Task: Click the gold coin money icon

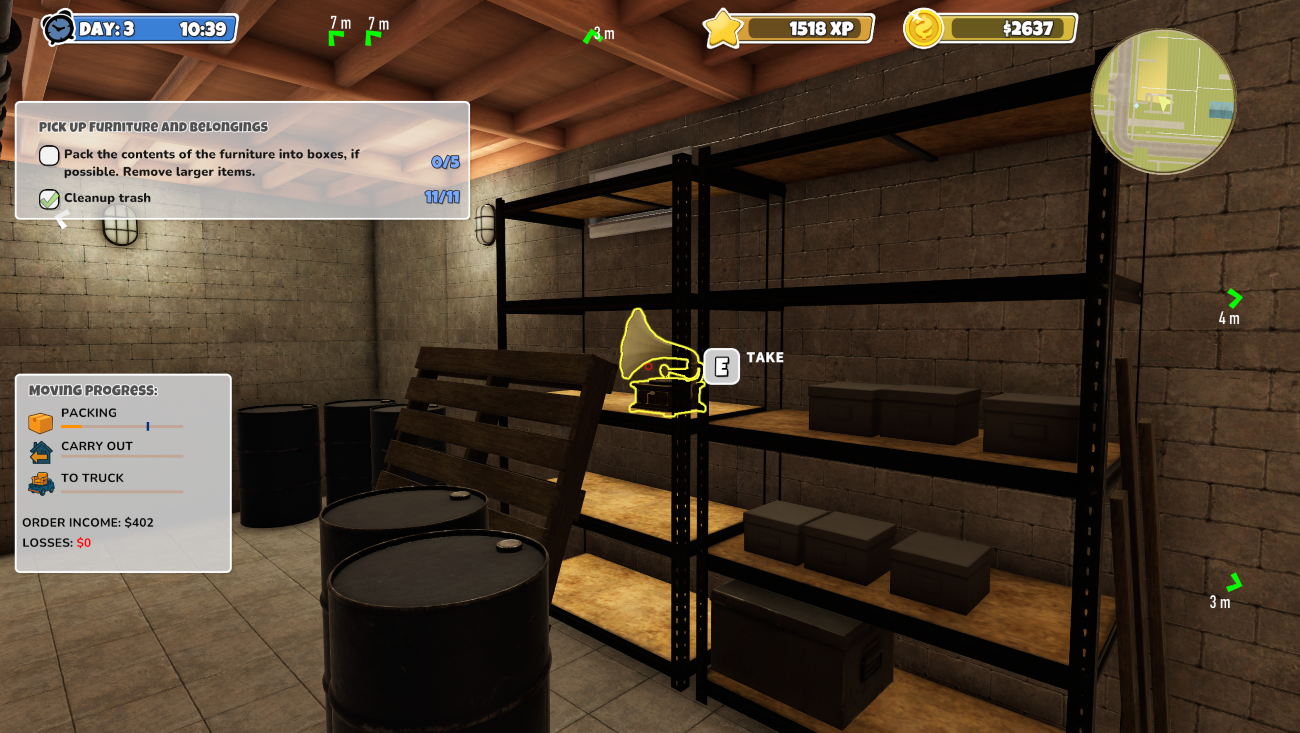Action: point(923,28)
